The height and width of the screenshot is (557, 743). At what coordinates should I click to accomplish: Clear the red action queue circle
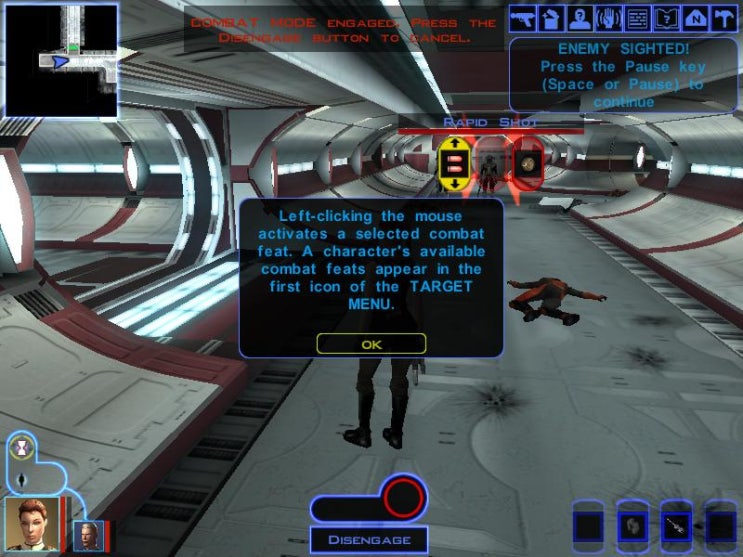pos(404,498)
